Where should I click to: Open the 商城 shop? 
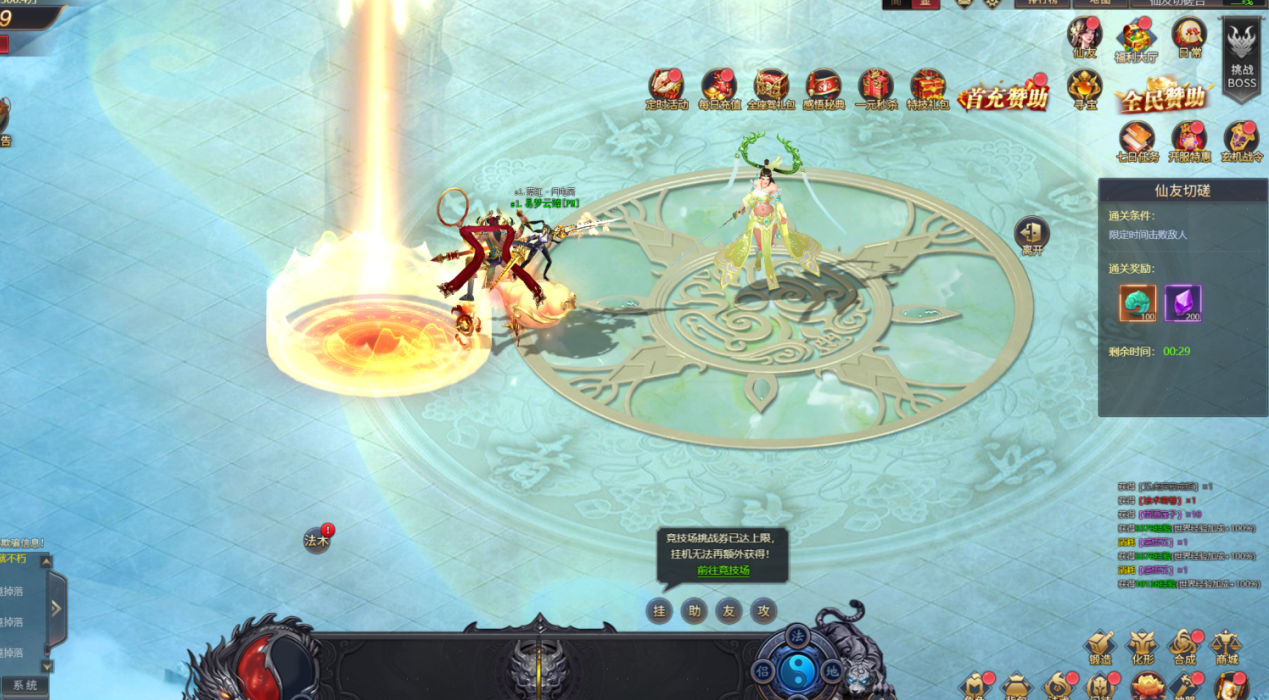coord(1226,647)
